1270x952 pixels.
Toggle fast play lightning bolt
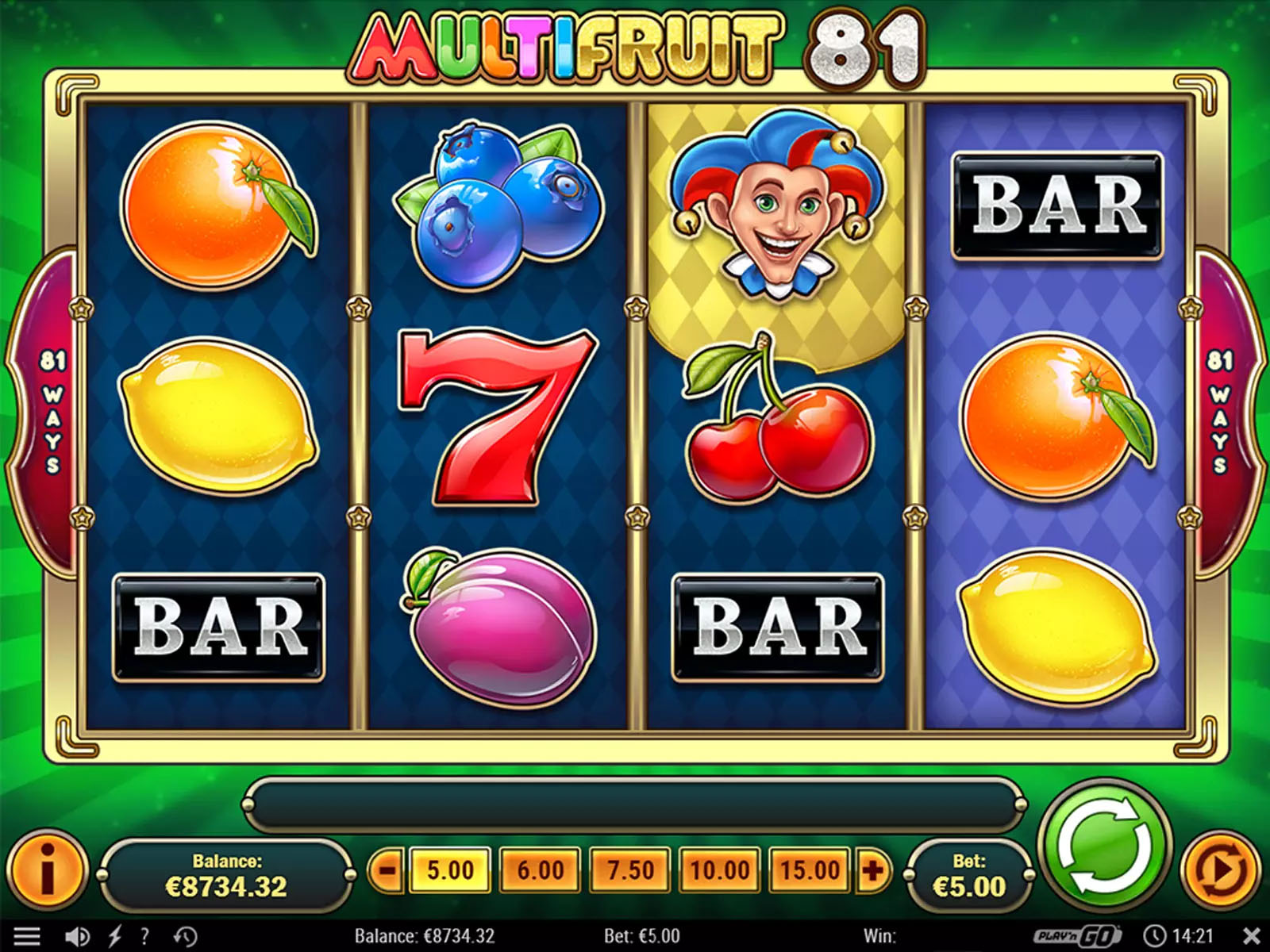115,936
